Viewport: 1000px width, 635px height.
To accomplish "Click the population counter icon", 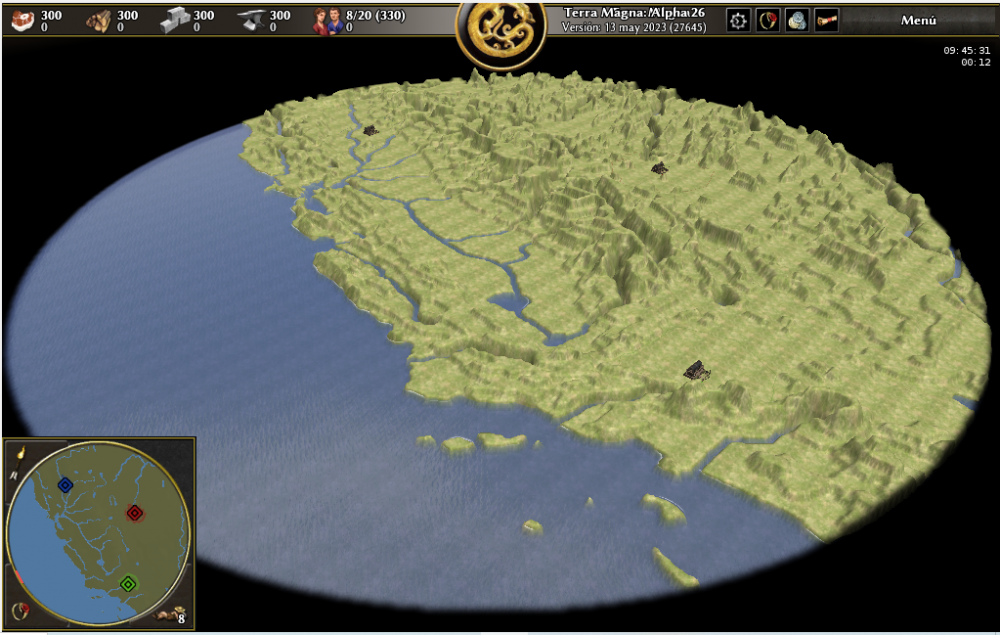I will (328, 21).
